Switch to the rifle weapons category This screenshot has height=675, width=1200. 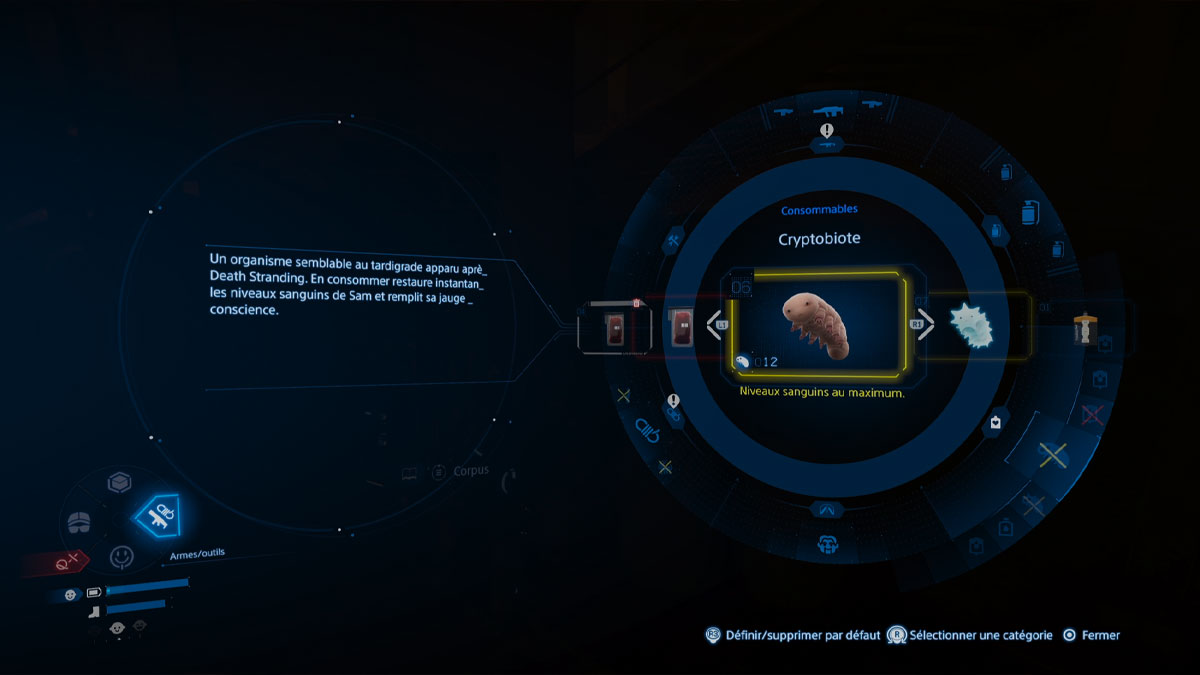tap(828, 112)
